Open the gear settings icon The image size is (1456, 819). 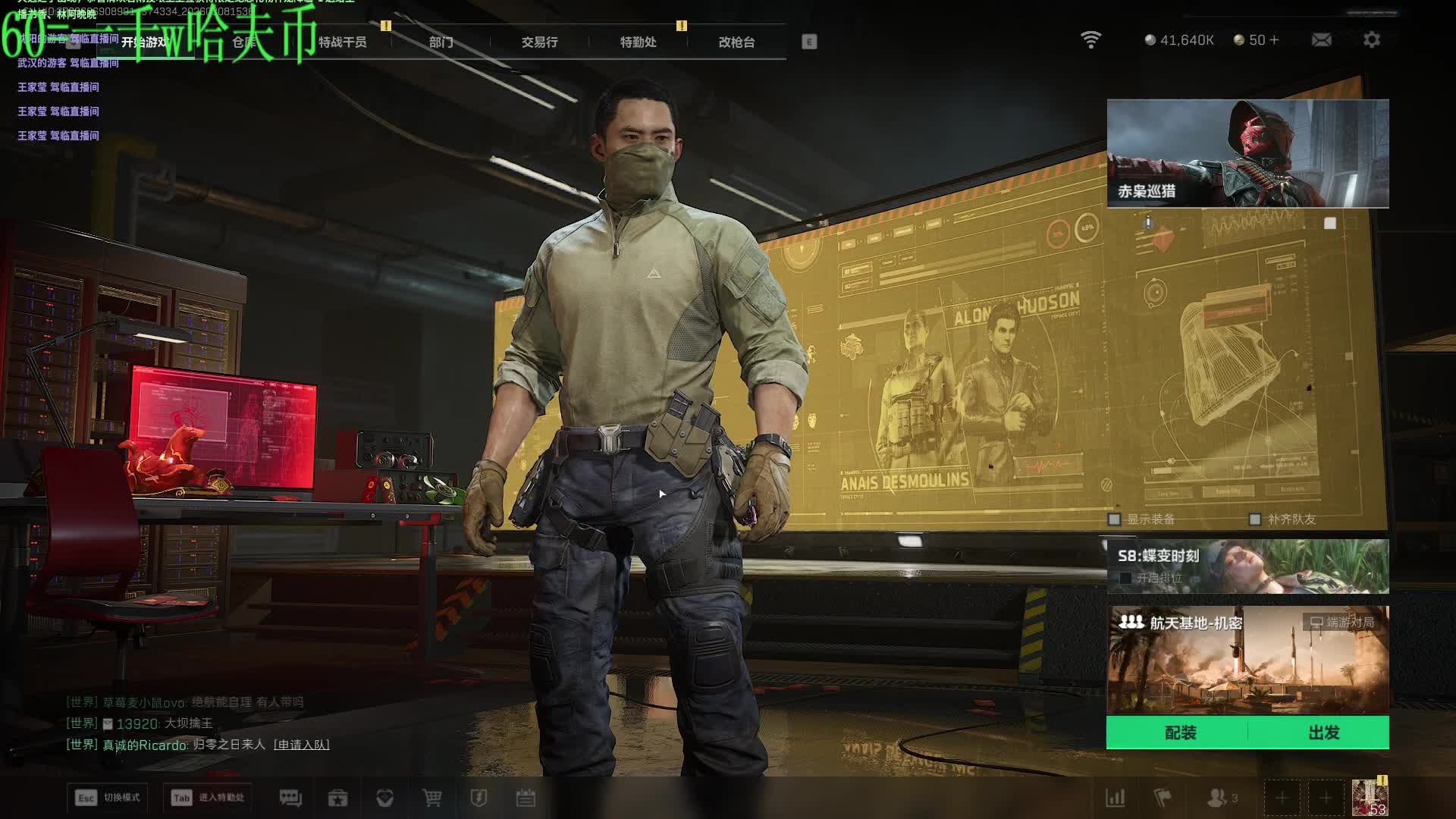(1371, 39)
